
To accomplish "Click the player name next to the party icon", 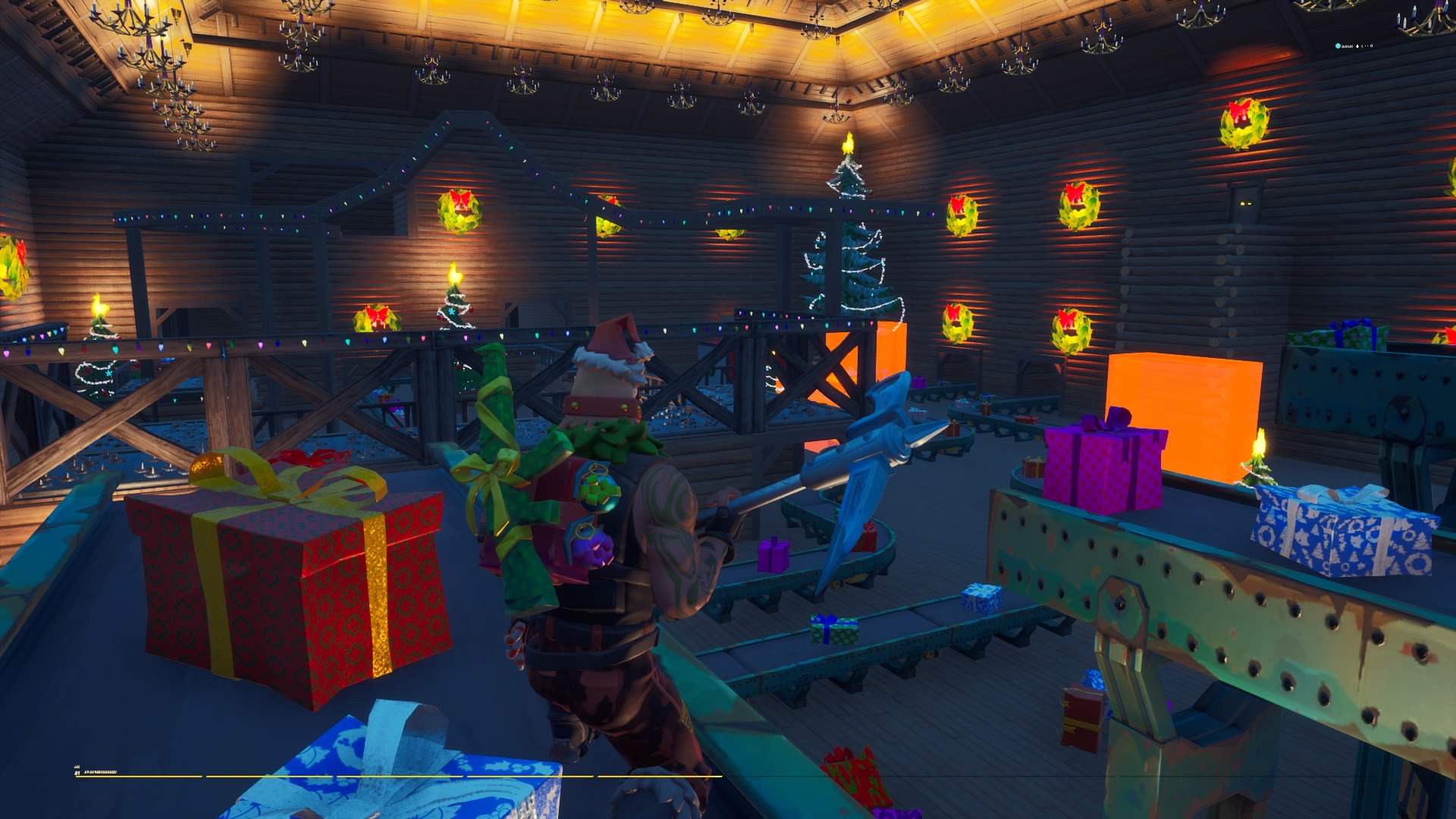I will [x=1347, y=45].
